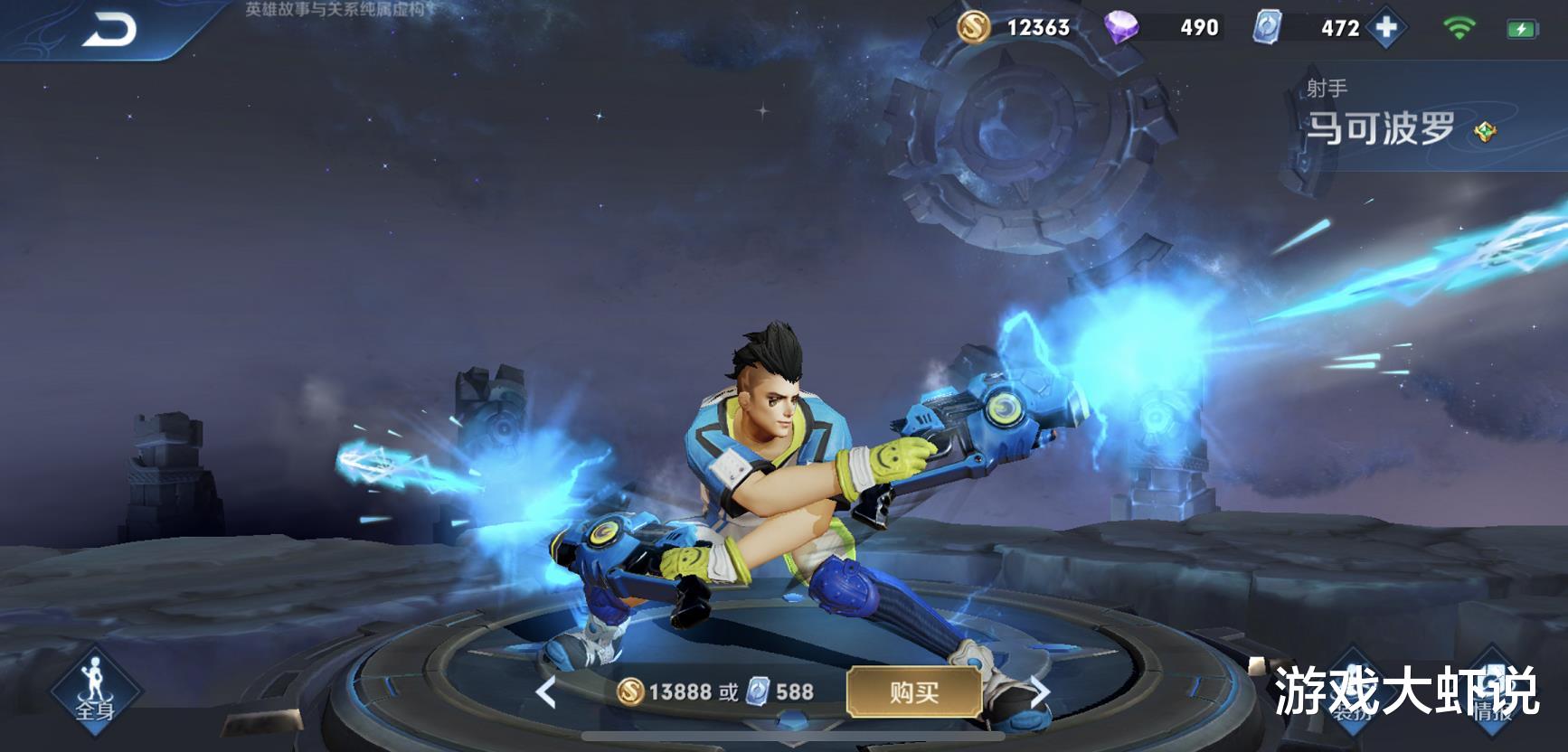Add more coupons with the plus button

(1386, 28)
